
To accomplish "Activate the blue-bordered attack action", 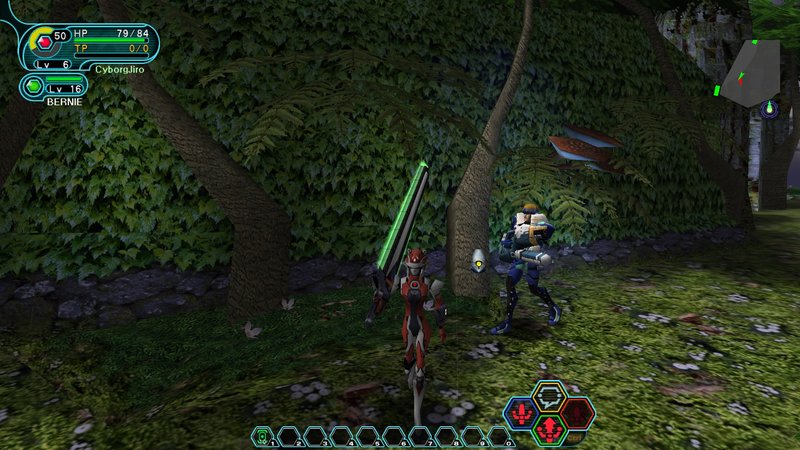I will [520, 411].
